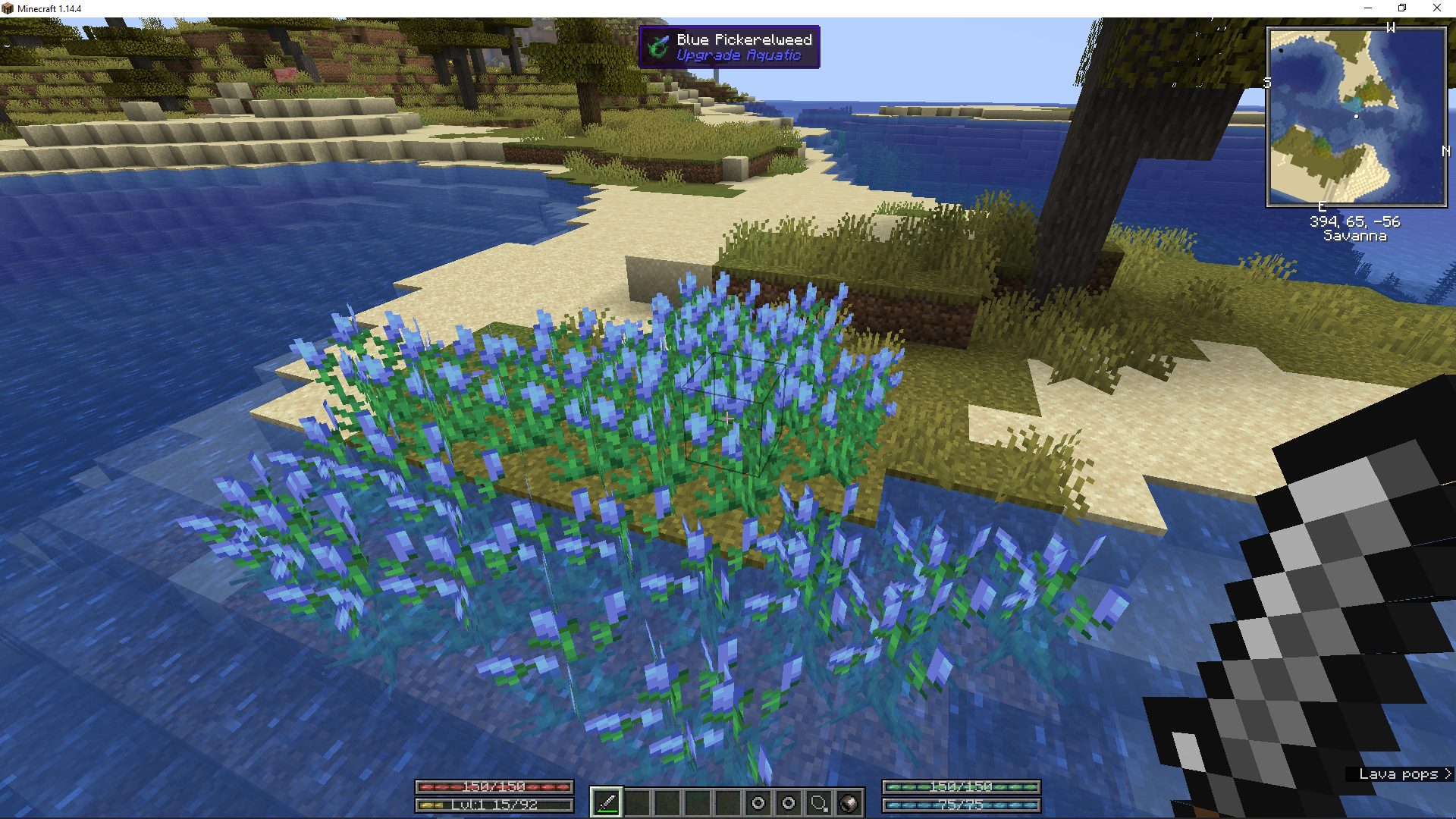The height and width of the screenshot is (819, 1456).
Task: Click the 'Upgrade Aquatic' text in the tooltip
Action: click(x=738, y=55)
